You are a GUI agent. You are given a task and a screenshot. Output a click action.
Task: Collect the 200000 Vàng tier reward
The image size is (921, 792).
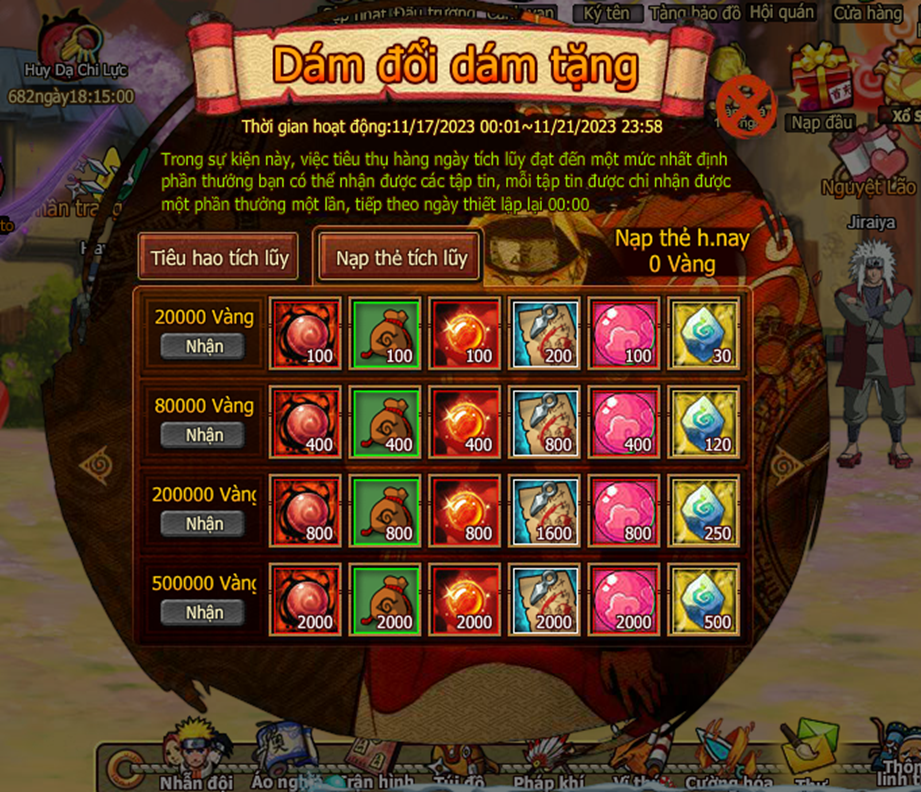[x=204, y=524]
